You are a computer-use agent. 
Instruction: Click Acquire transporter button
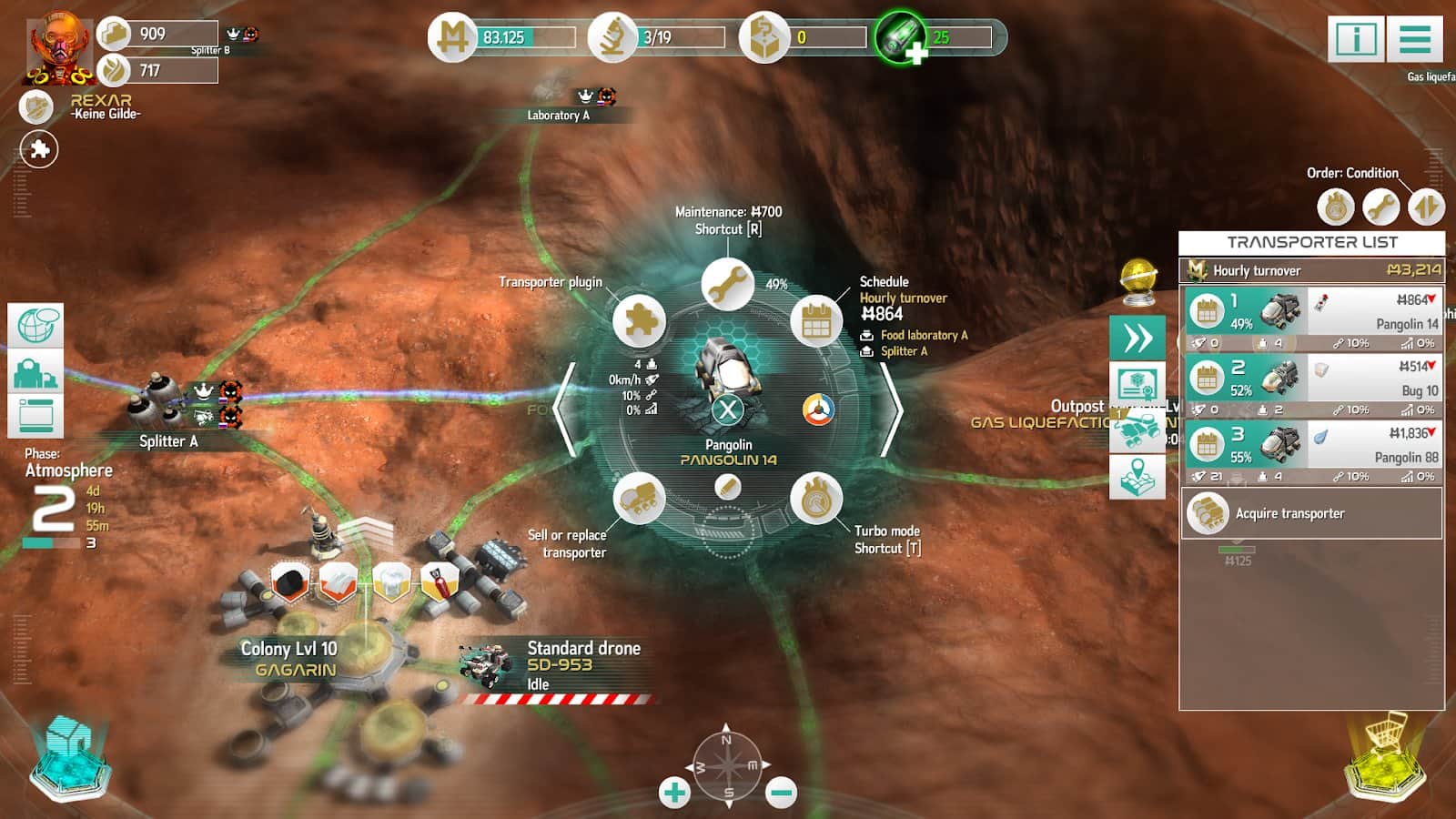pos(1311,513)
